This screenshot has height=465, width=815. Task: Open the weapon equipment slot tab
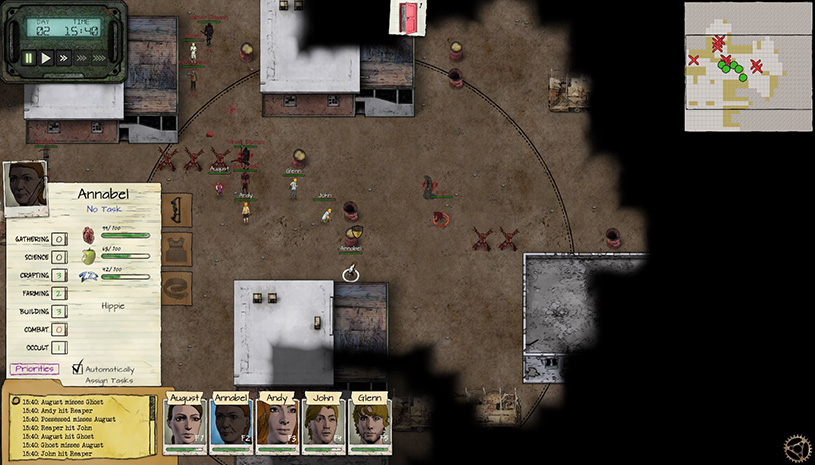pos(177,212)
